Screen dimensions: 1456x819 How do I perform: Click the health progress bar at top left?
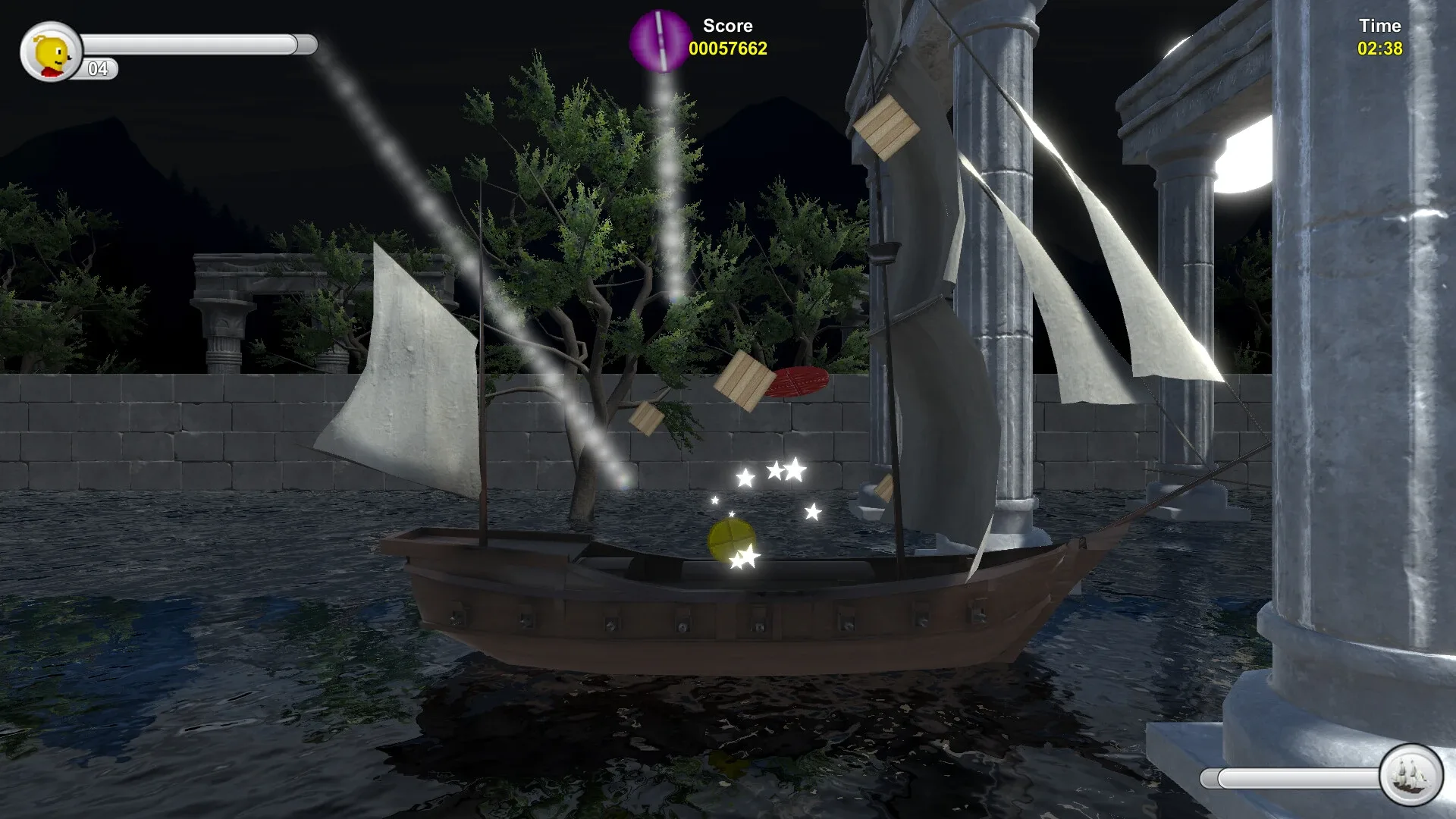(x=197, y=43)
